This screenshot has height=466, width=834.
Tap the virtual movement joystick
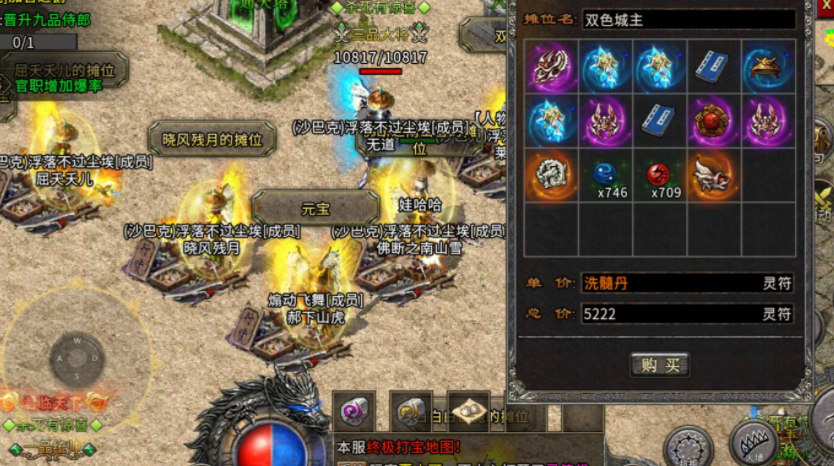76,357
